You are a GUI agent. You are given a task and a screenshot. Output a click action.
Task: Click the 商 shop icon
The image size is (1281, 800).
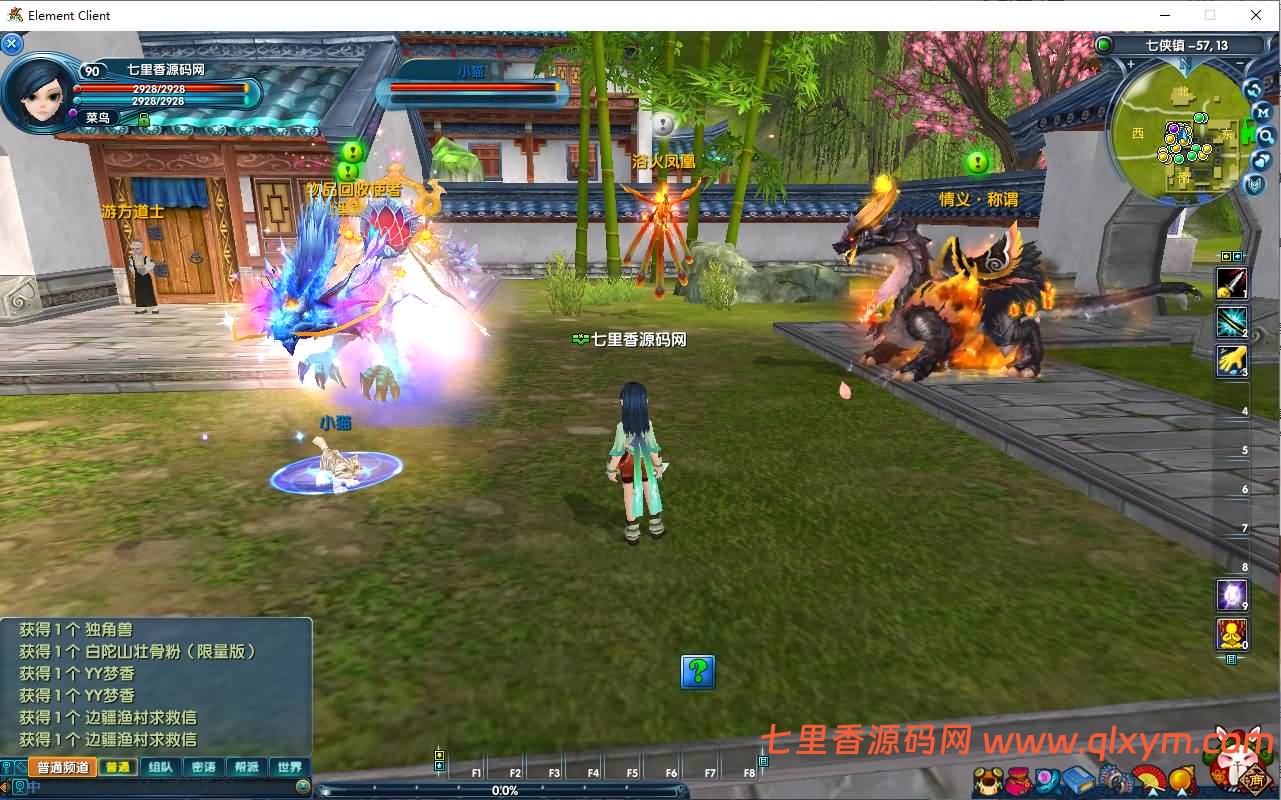pos(1254,781)
